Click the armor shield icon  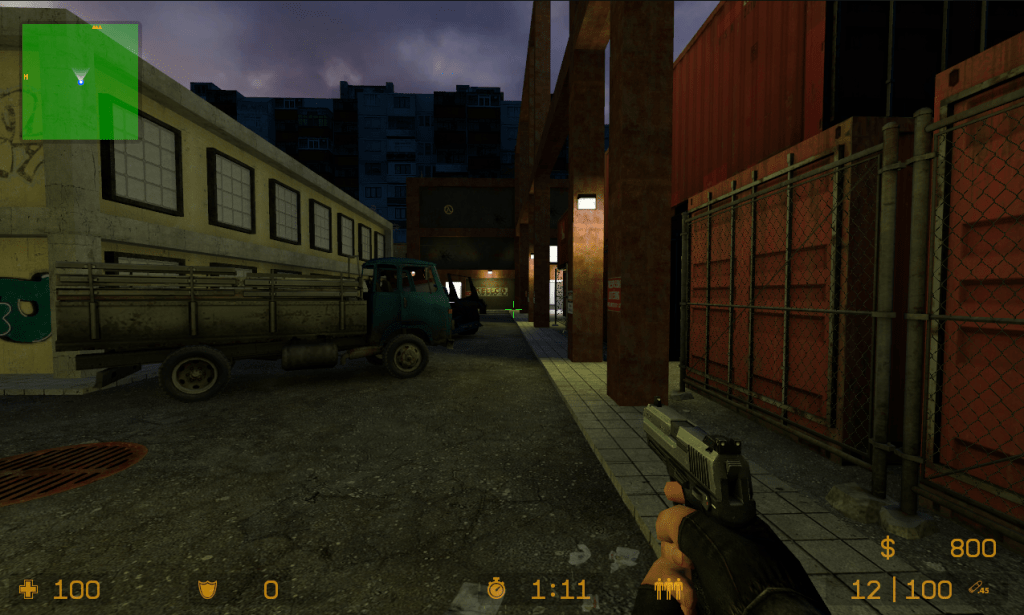208,590
